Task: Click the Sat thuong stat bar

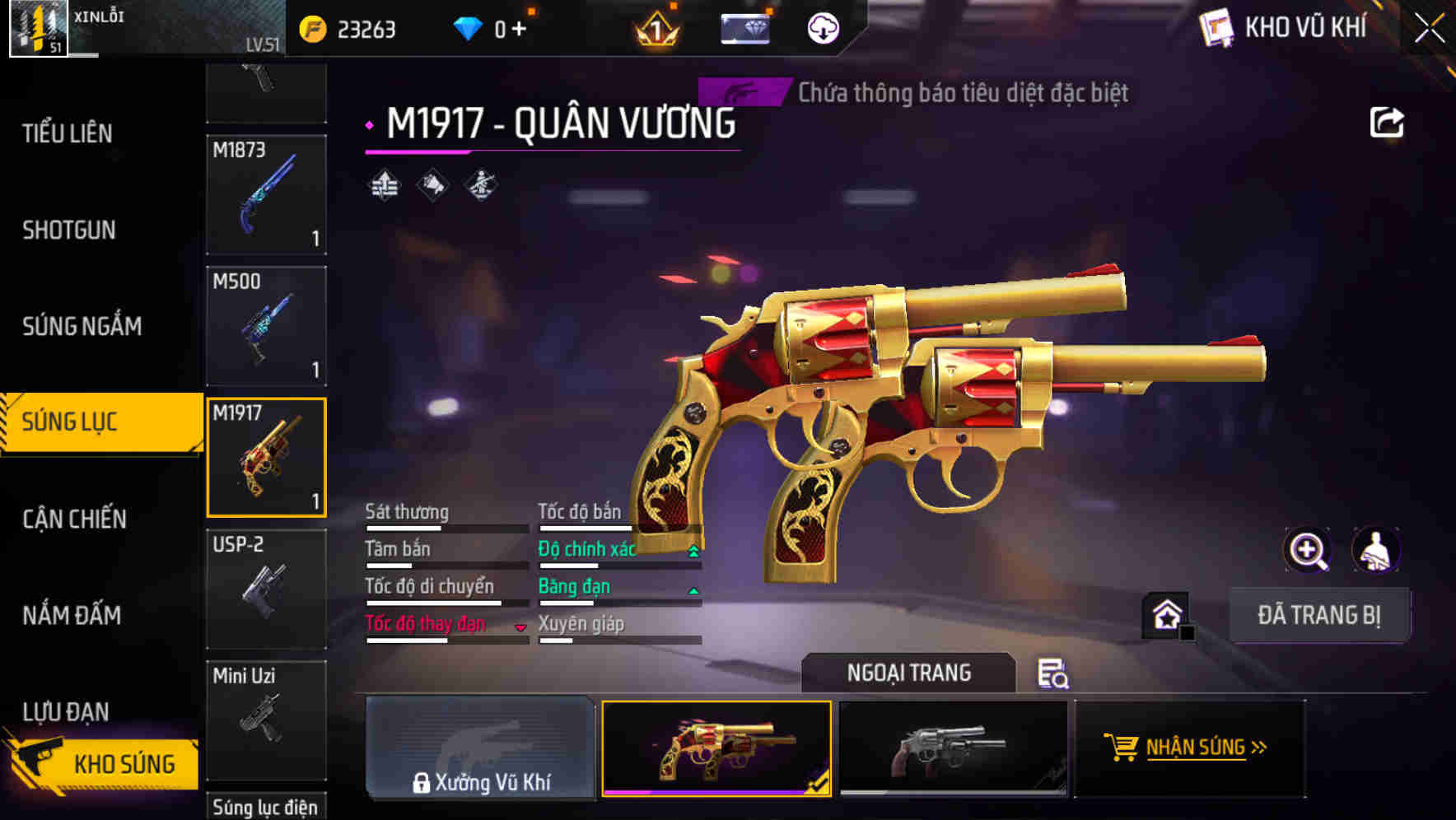Action: (446, 527)
